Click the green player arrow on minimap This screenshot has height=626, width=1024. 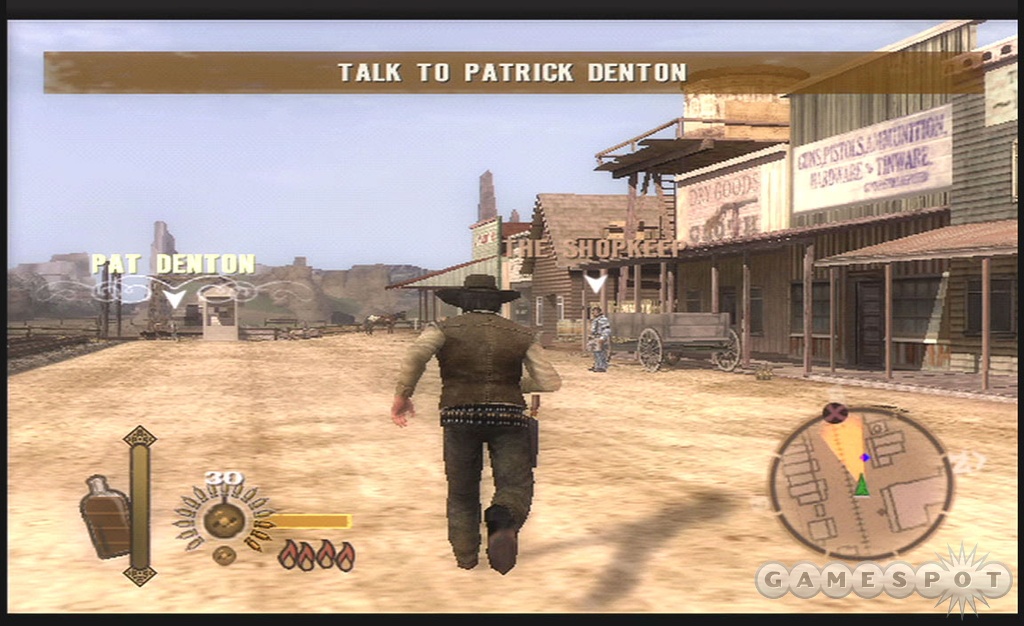coord(861,486)
